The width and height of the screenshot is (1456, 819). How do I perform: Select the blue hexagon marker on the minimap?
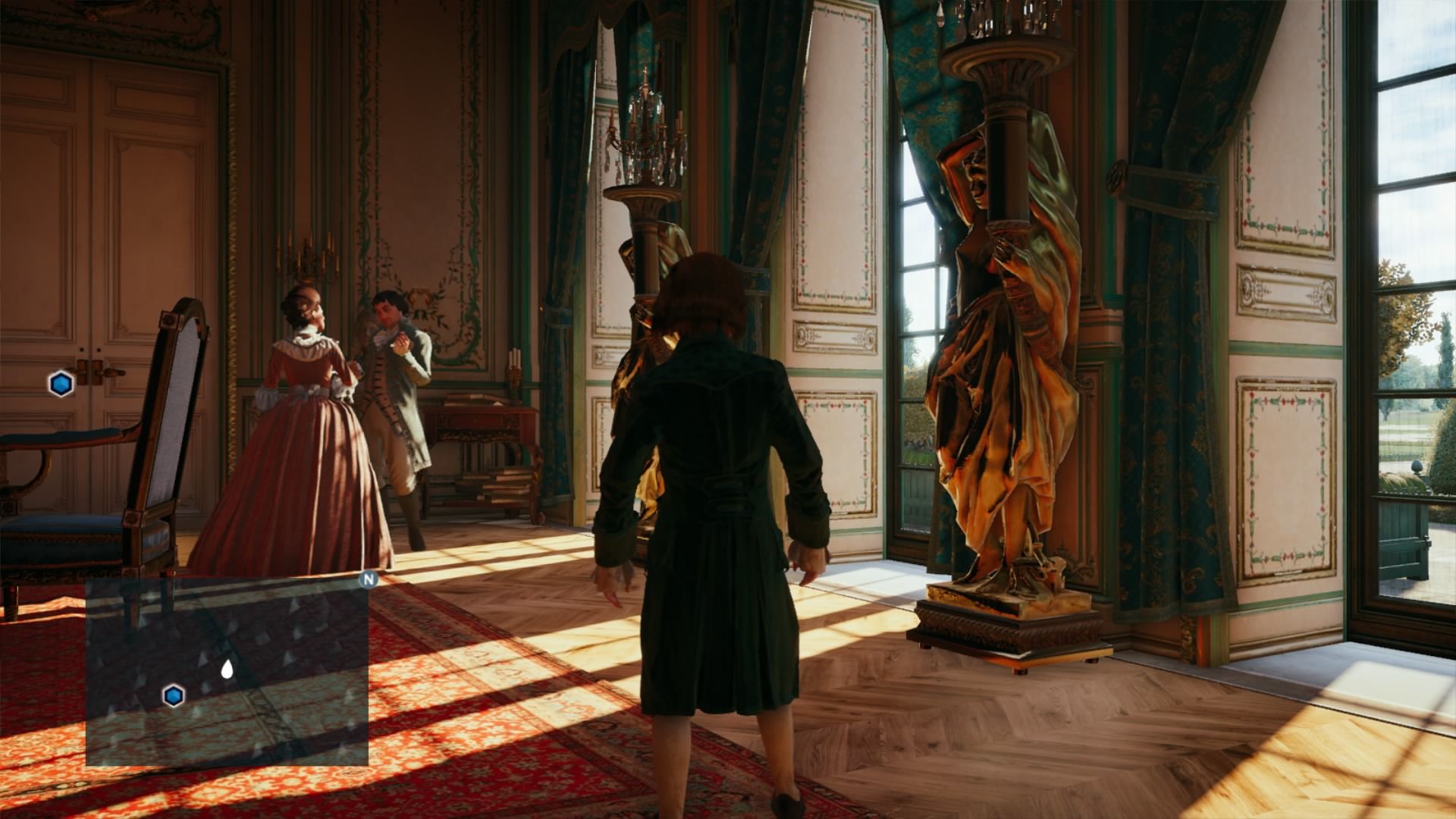point(174,695)
